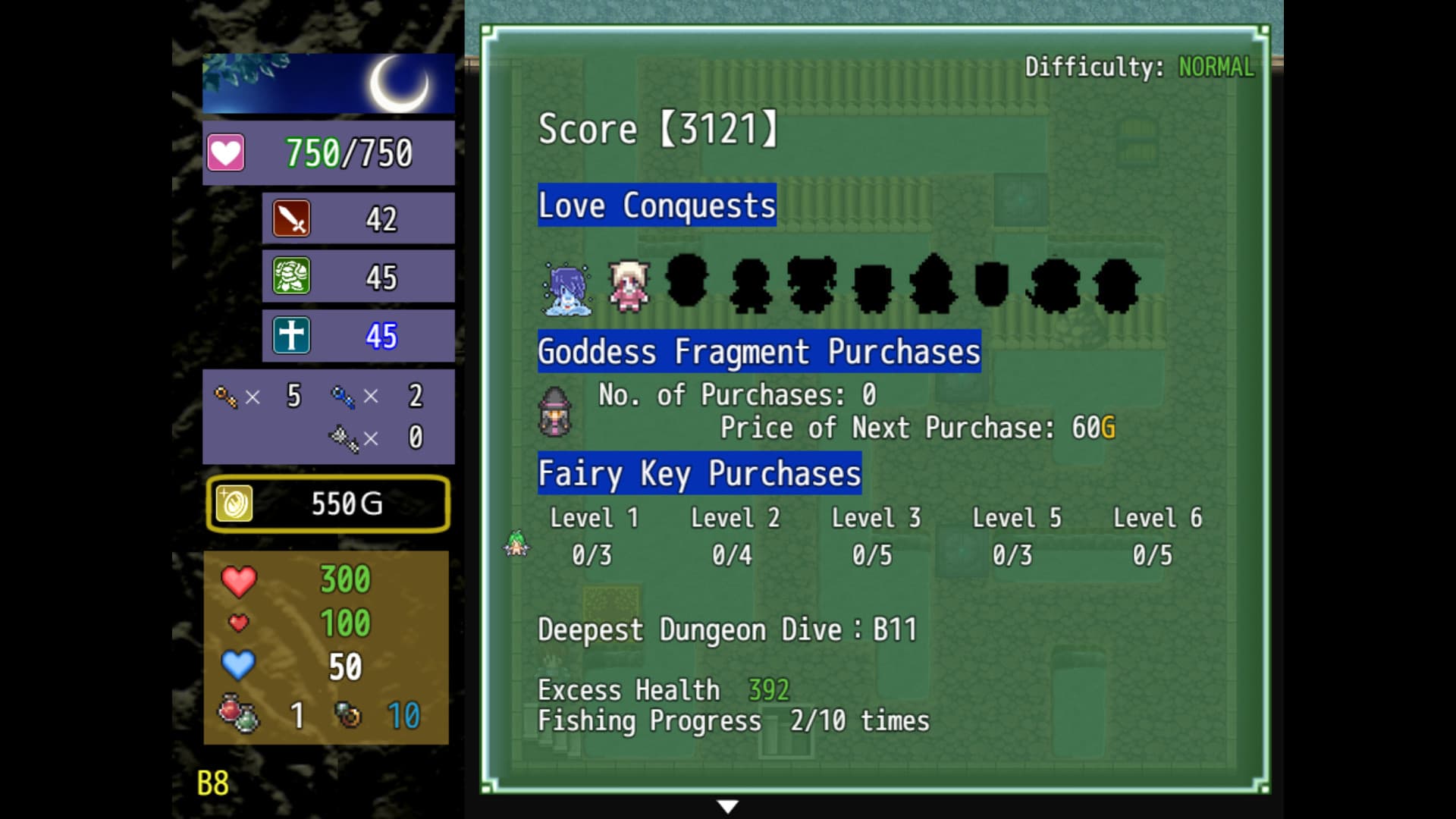Select the blue cross stat icon
The image size is (1456, 819).
click(x=290, y=334)
